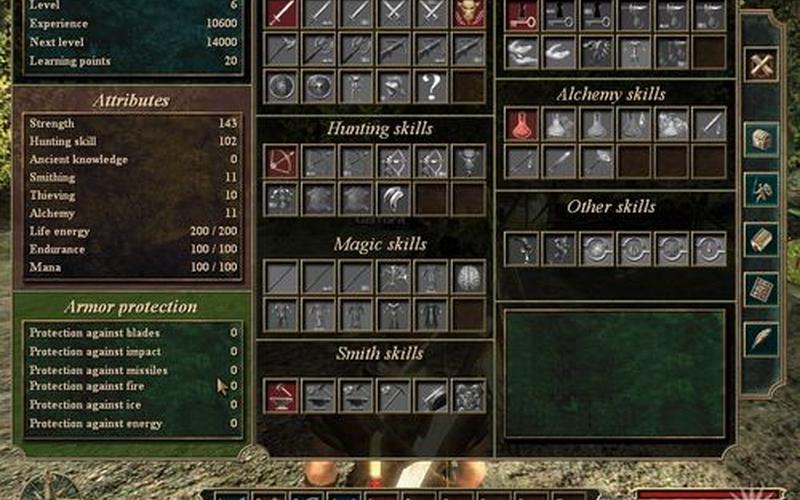Select the brain icon magic skill

[468, 278]
